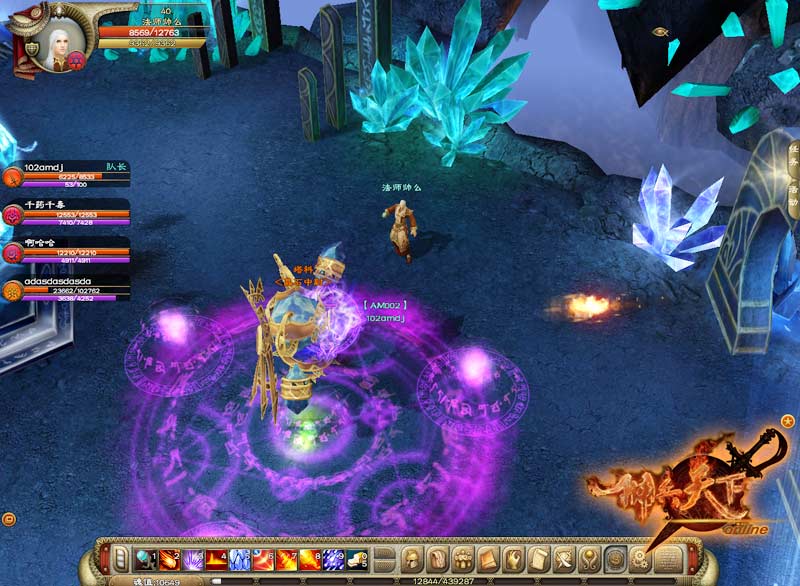This screenshot has height=586, width=800.
Task: Open the group of people social icon
Action: click(x=463, y=557)
